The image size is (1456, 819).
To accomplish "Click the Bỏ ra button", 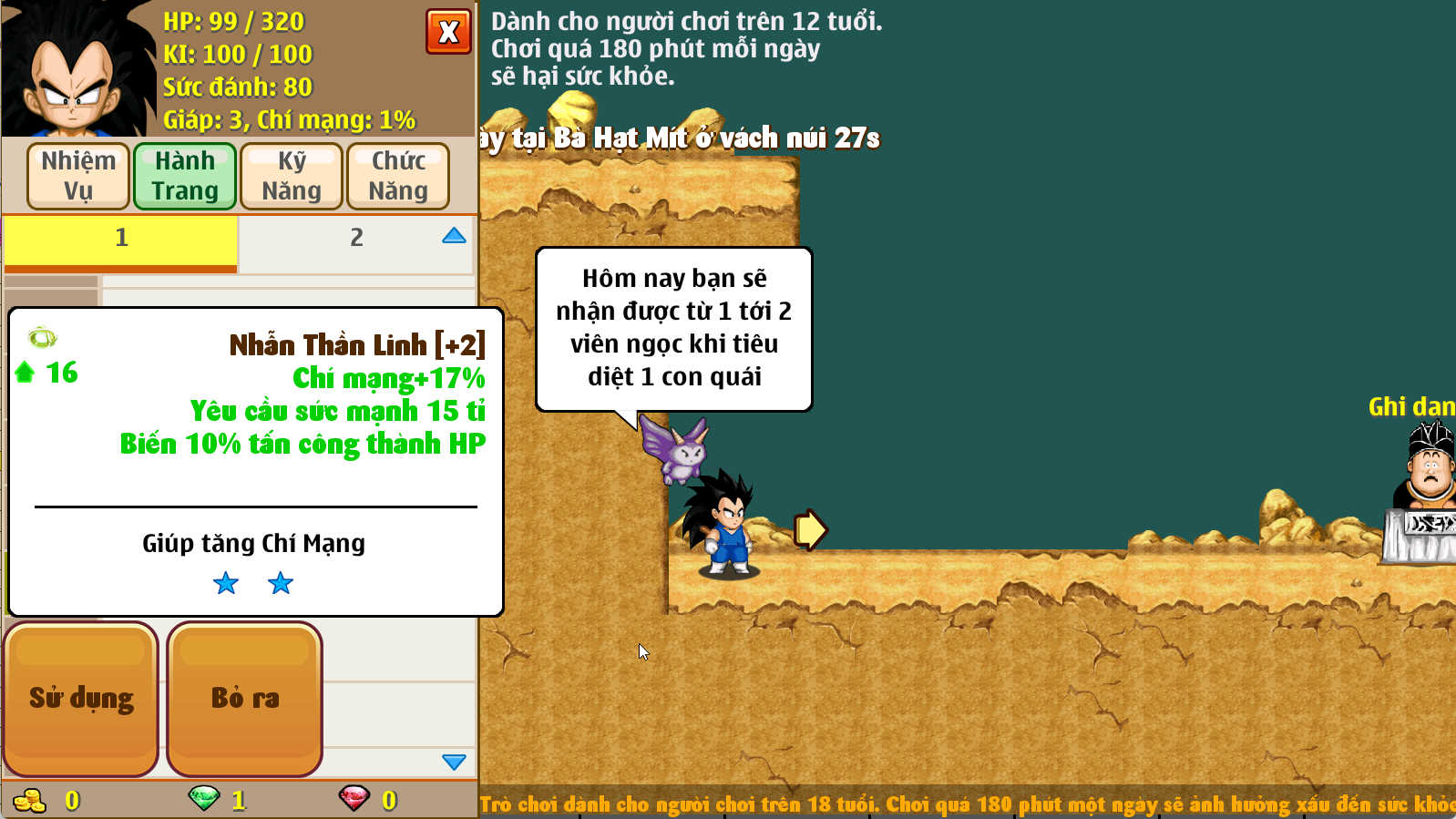I will coord(243,697).
